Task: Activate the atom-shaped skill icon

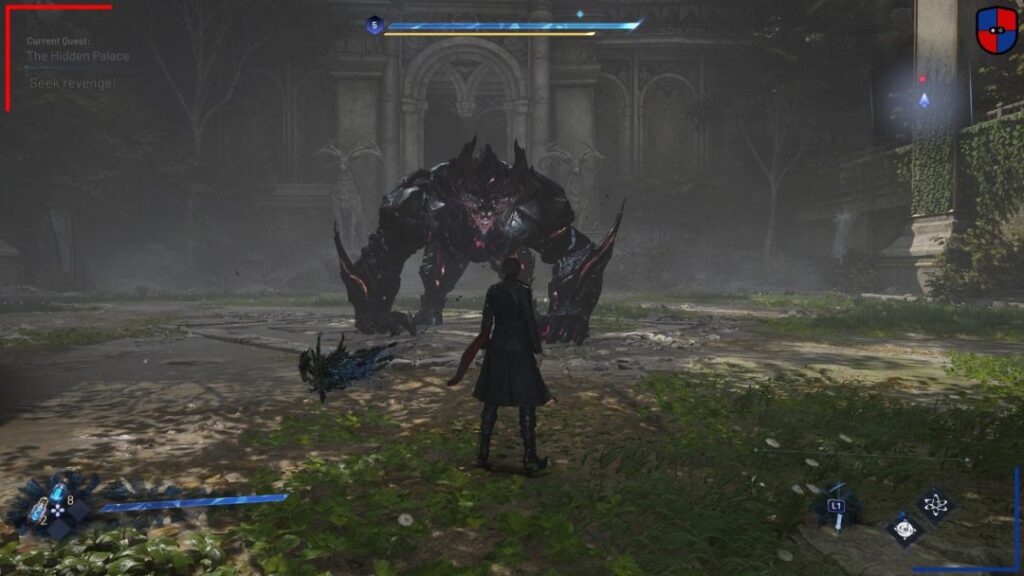Action: 935,505
